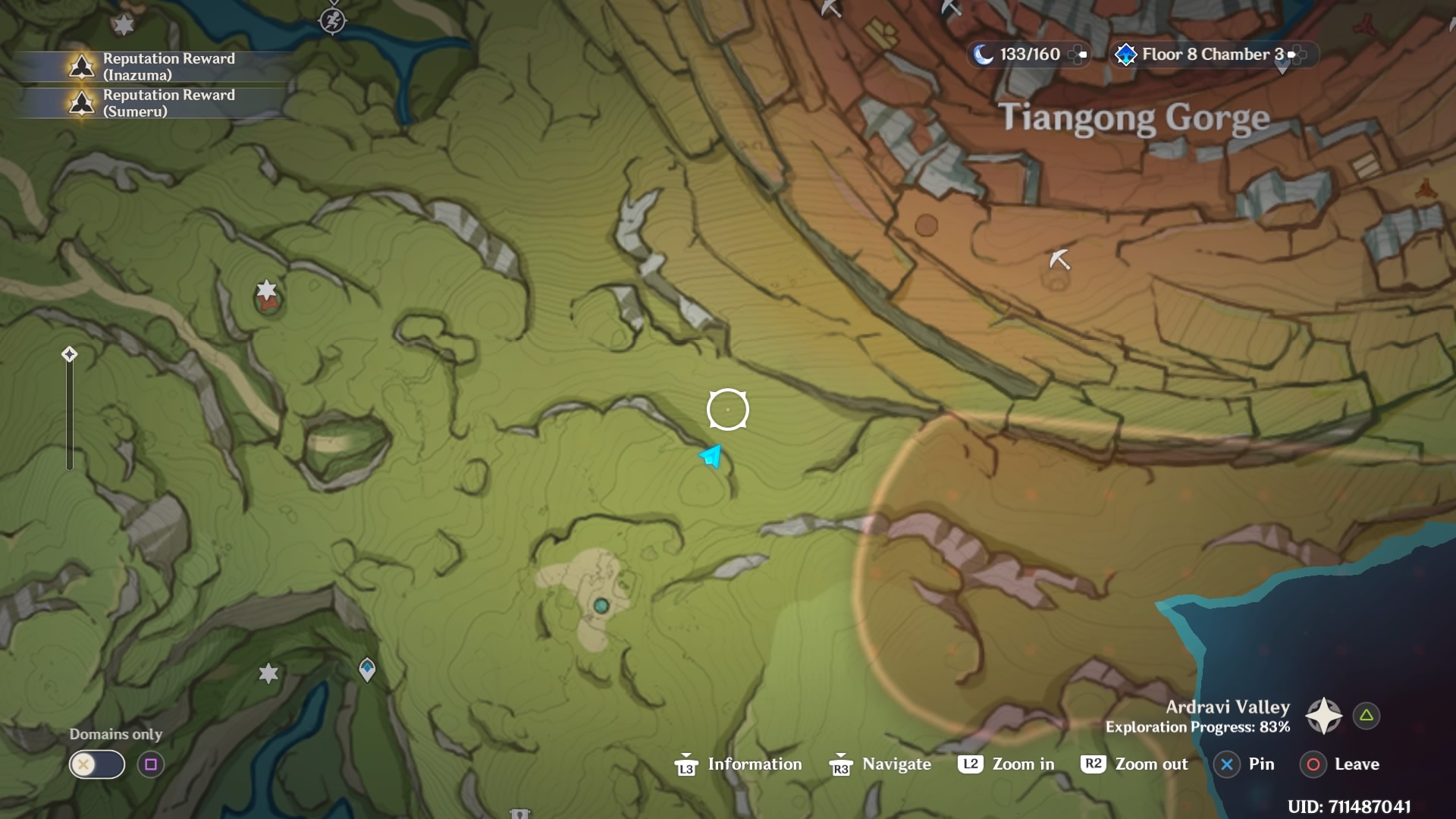Select the blue player position arrow

tap(710, 457)
